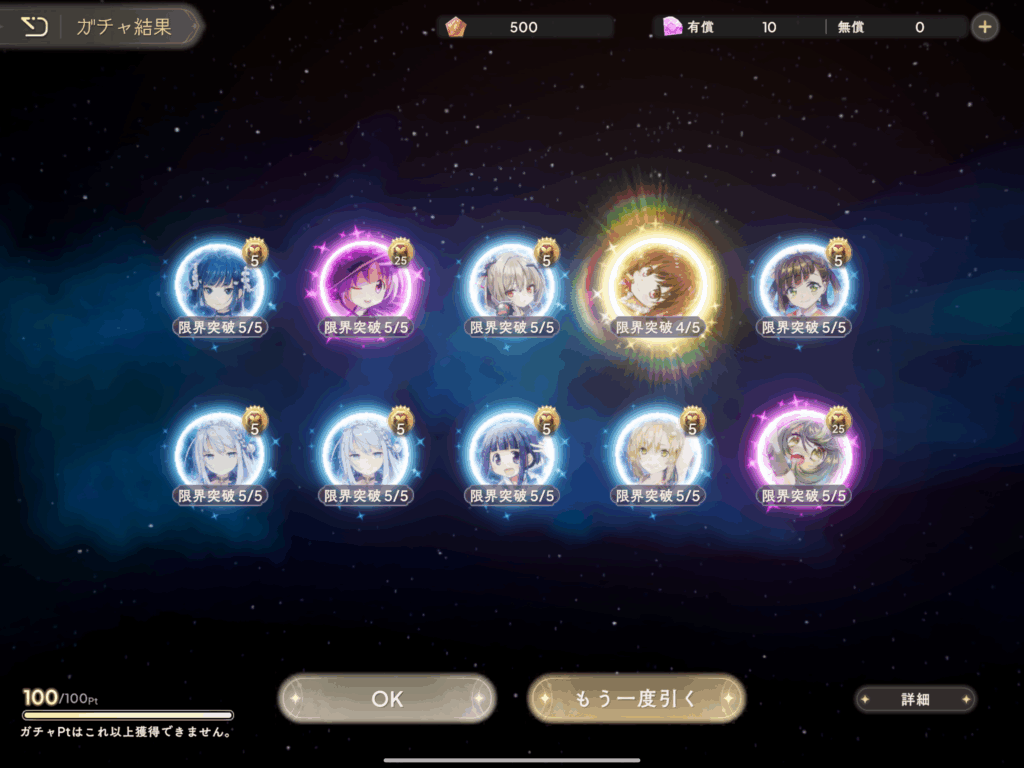Add more gems with the plus button
This screenshot has width=1024, height=768.
click(x=985, y=27)
